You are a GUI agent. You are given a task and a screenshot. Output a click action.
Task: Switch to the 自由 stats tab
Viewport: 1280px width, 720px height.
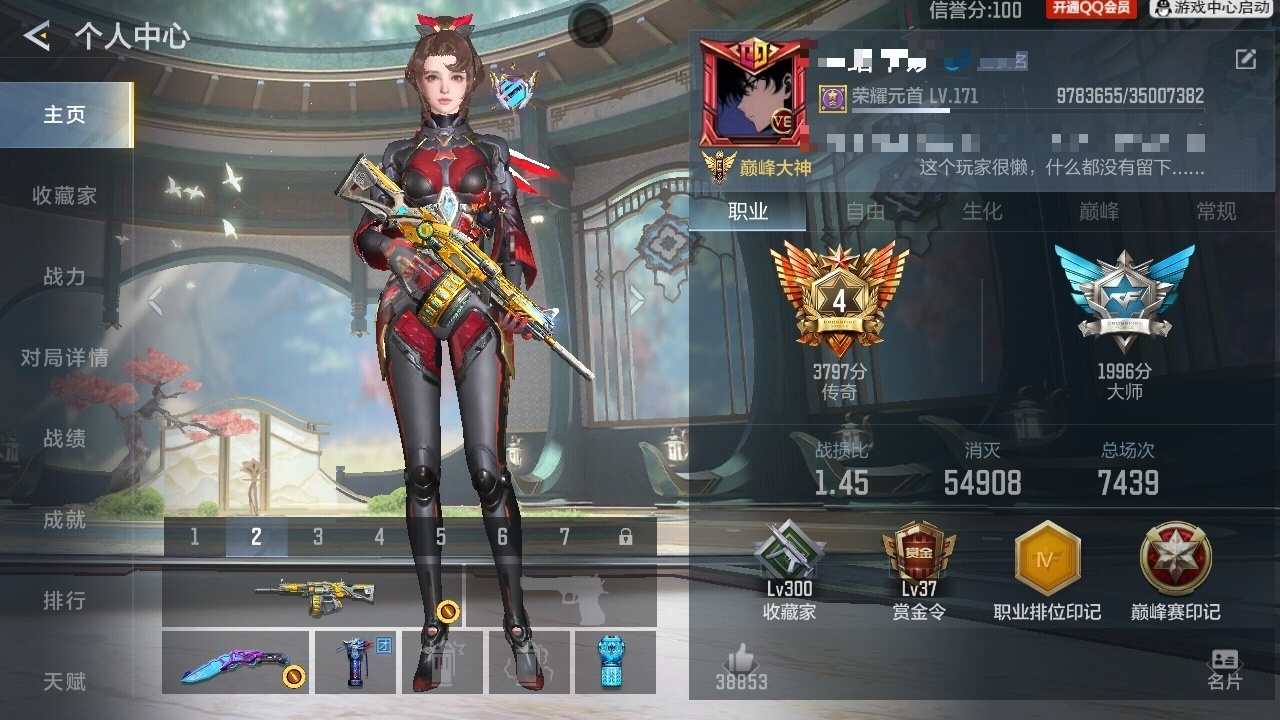point(866,212)
